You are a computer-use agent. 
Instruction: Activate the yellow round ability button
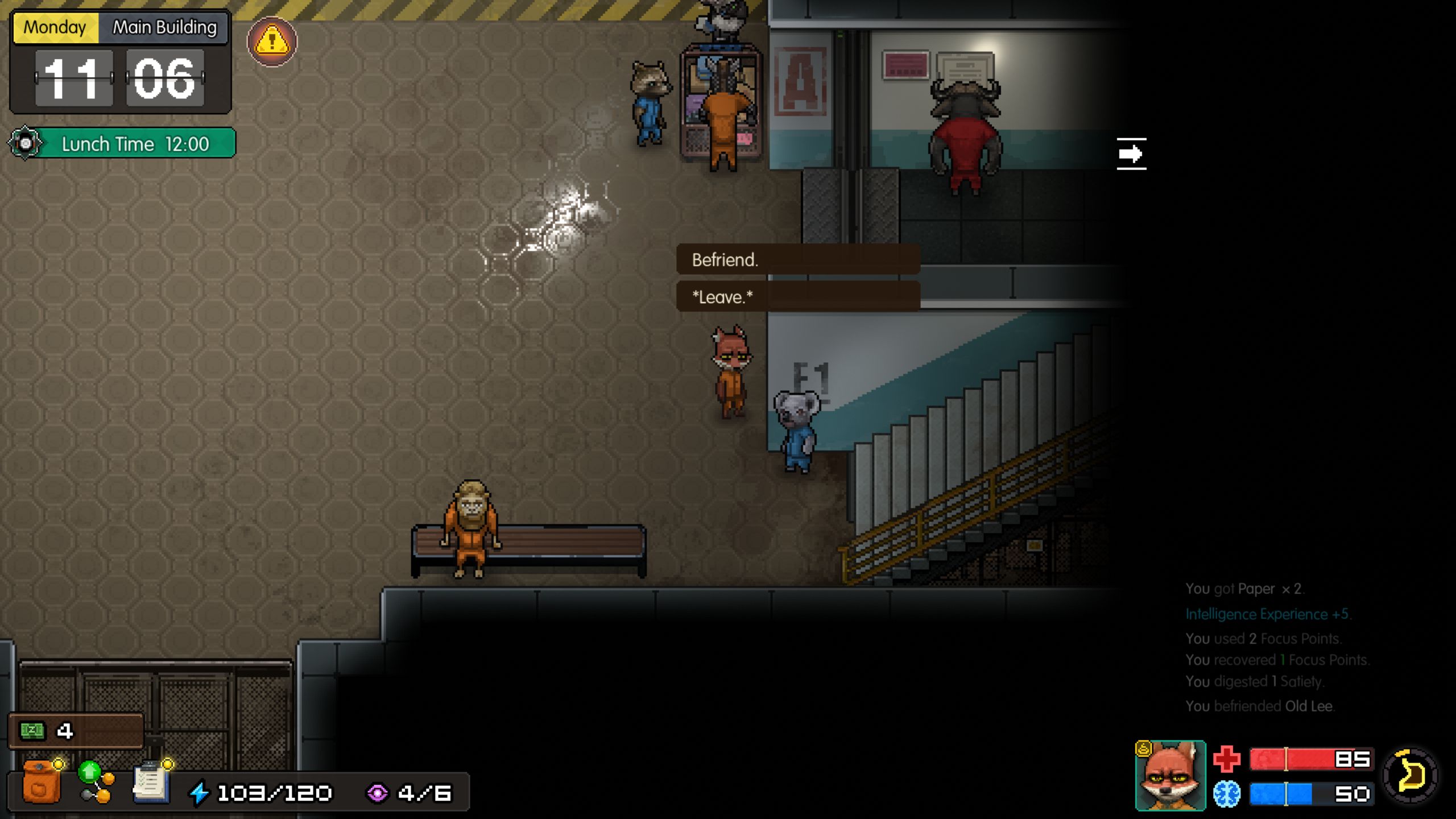(x=1410, y=776)
